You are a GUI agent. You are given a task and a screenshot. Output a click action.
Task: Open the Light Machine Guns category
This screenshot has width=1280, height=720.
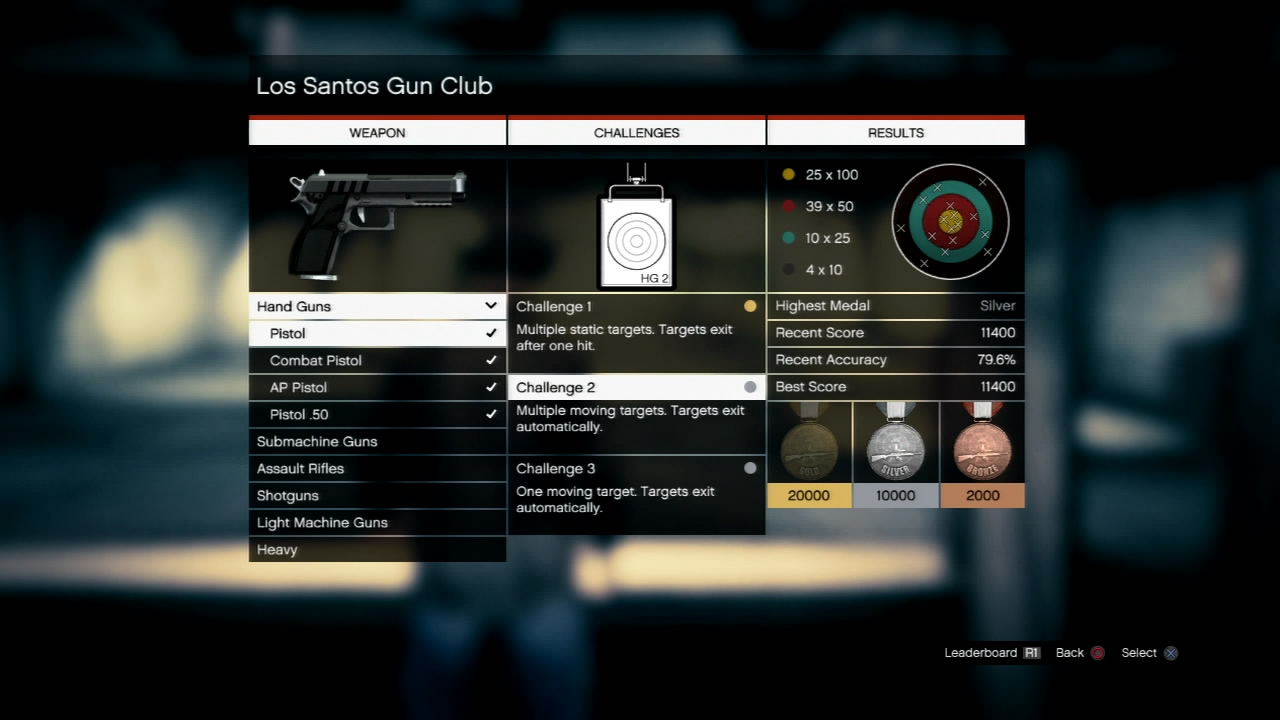377,522
